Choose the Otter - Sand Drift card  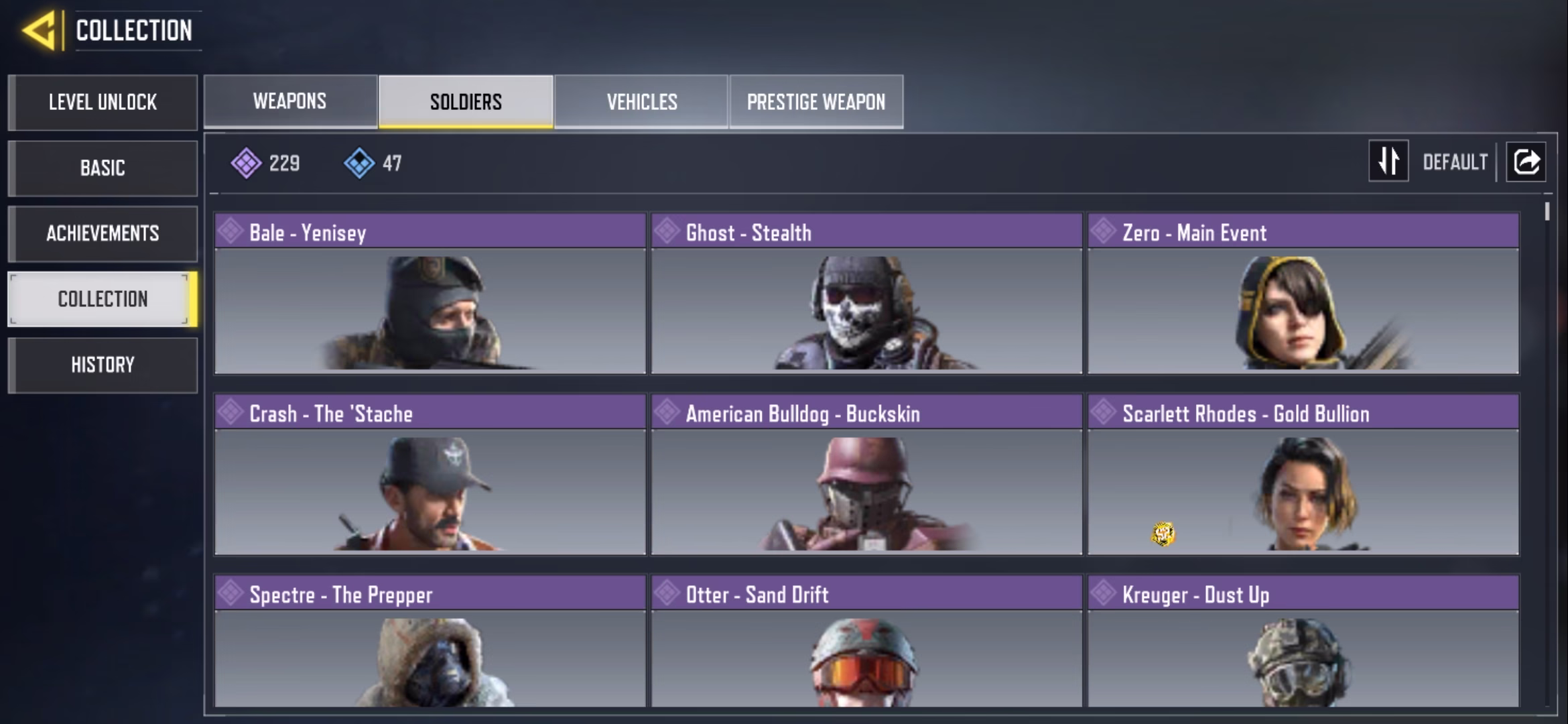tap(866, 641)
